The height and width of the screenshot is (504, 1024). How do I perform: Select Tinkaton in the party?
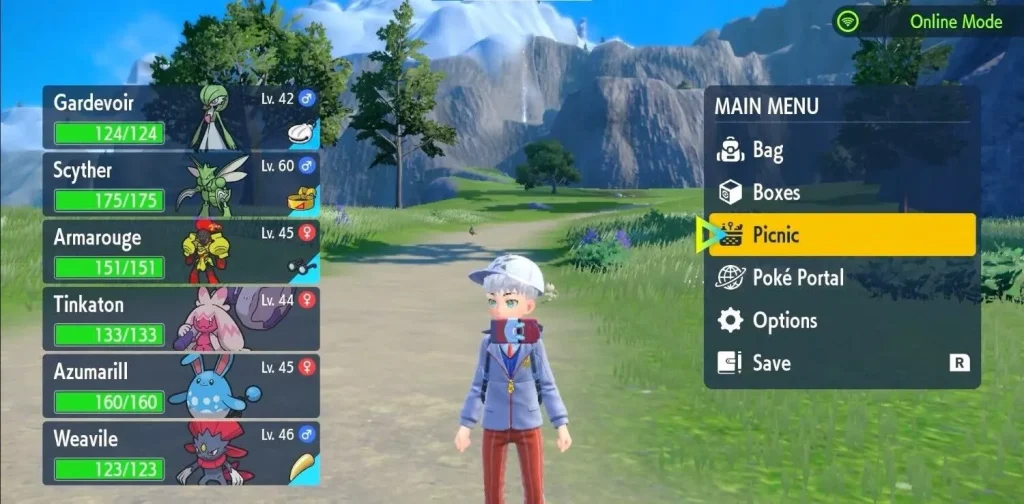180,319
